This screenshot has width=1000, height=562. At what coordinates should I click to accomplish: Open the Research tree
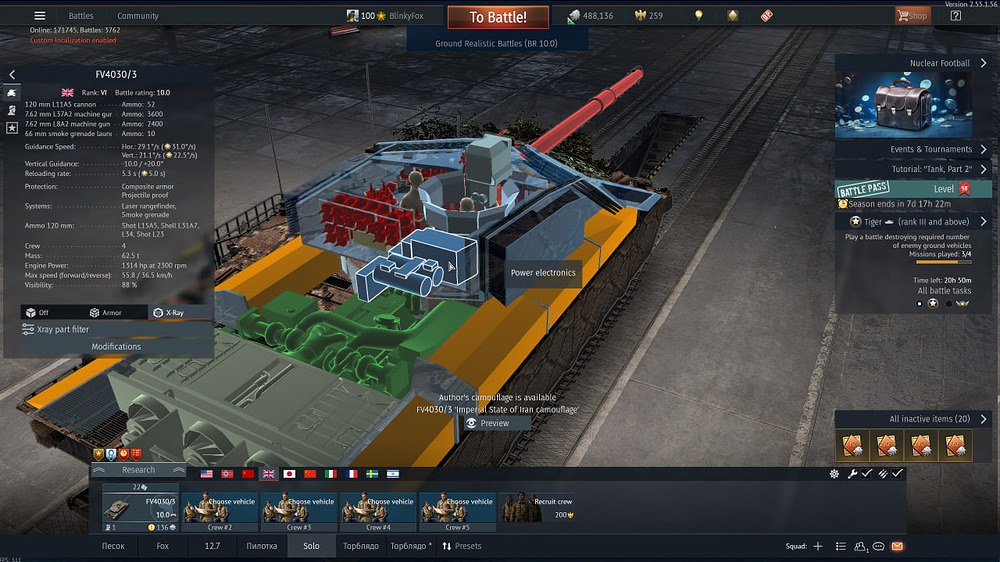[x=138, y=470]
